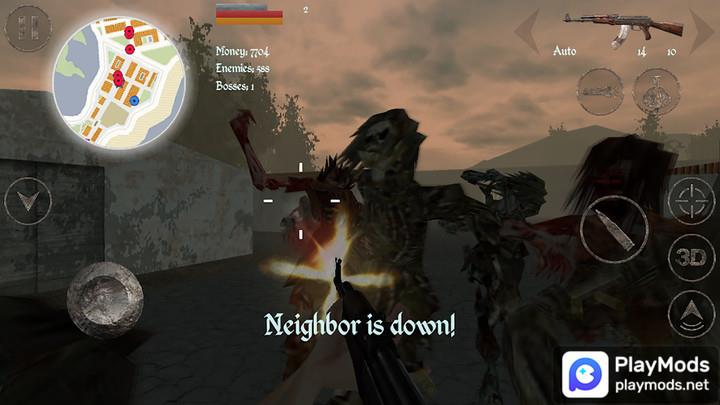
Task: Select the round weapon medallion button
Action: pos(601,91)
